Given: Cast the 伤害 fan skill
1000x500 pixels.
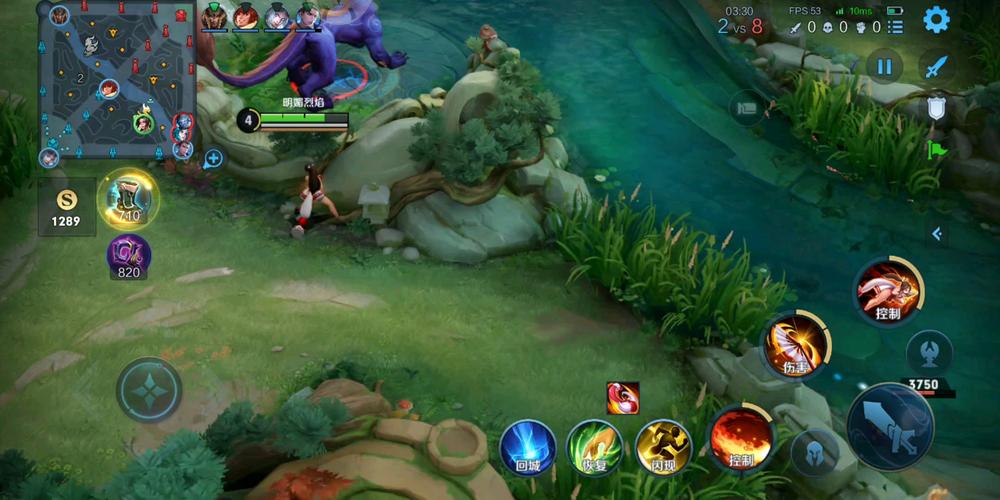Looking at the screenshot, I should (x=796, y=347).
